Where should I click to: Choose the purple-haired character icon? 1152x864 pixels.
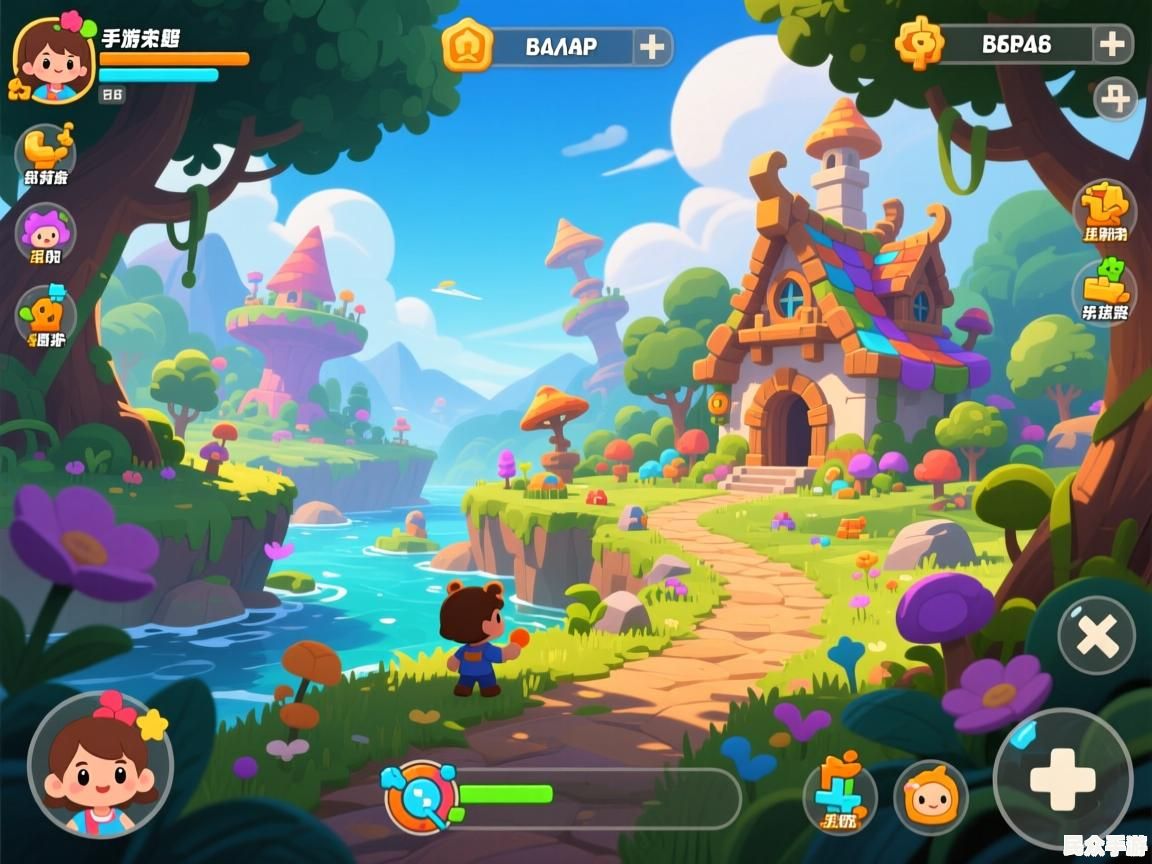[46, 233]
